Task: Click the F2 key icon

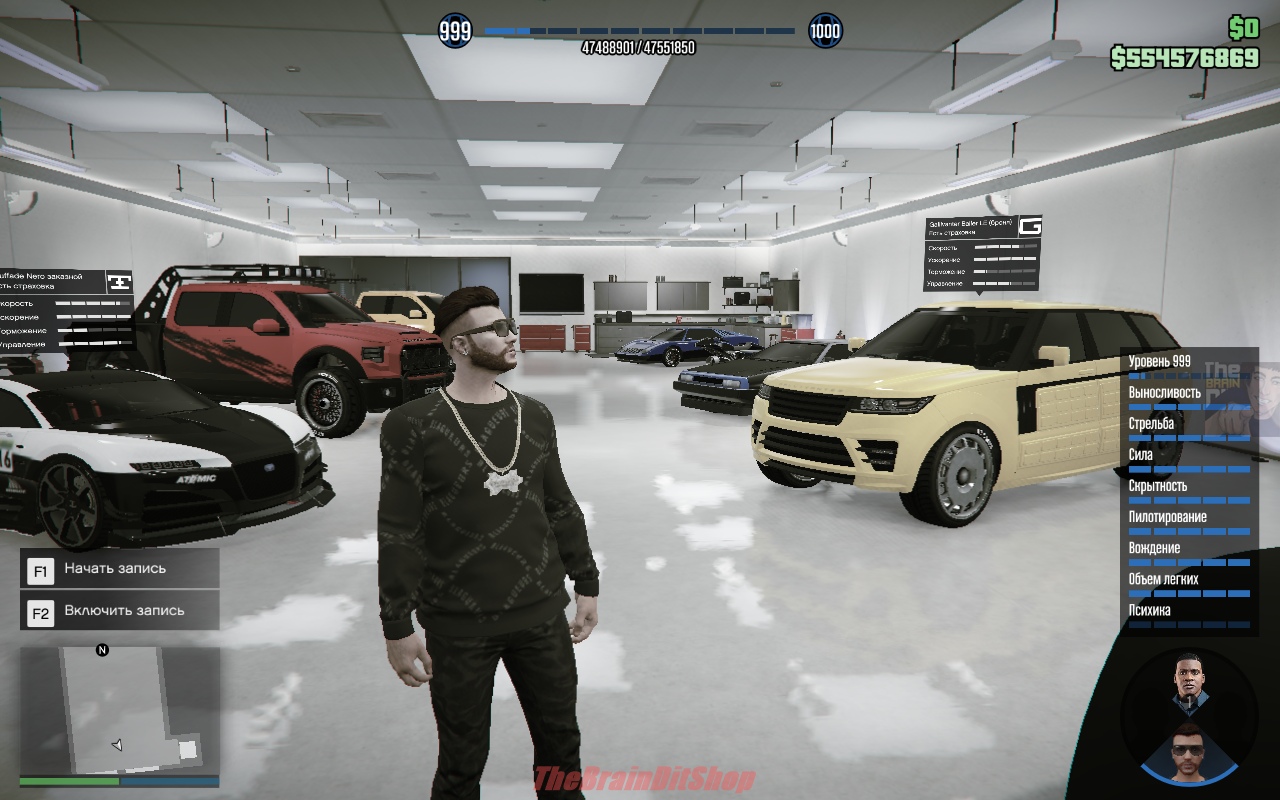Action: (x=40, y=612)
